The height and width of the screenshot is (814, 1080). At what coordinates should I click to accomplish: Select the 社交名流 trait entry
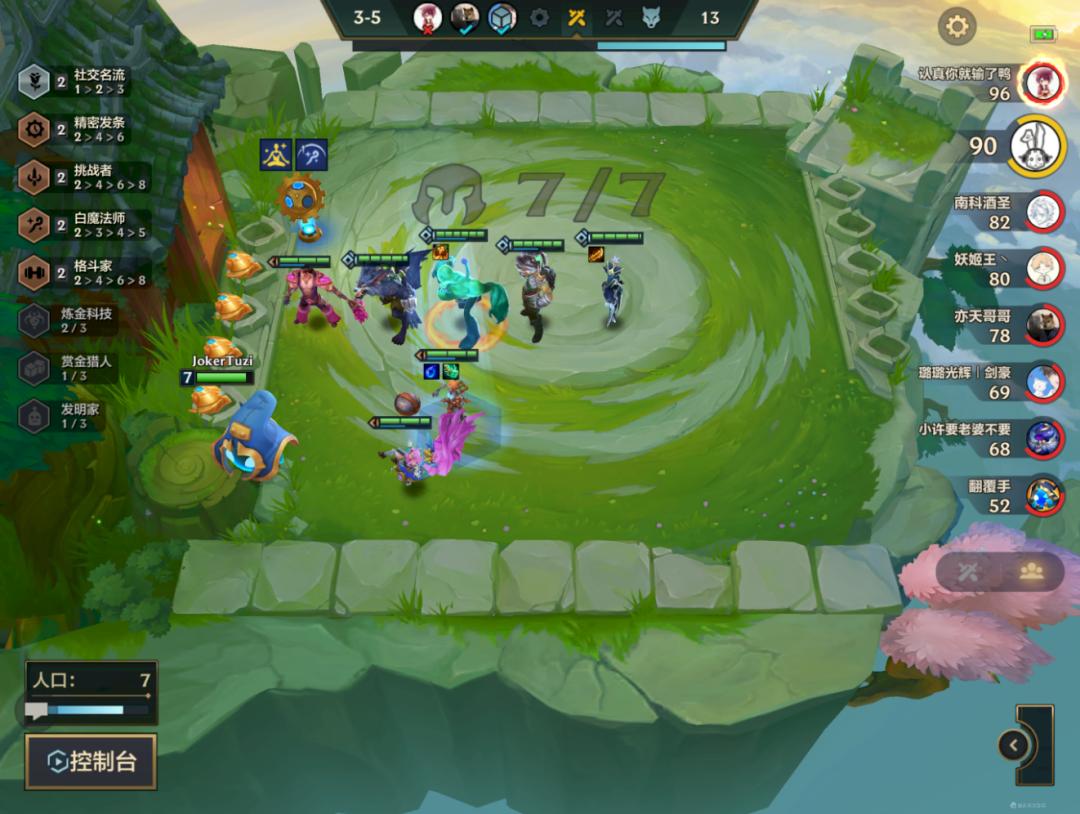[x=85, y=82]
